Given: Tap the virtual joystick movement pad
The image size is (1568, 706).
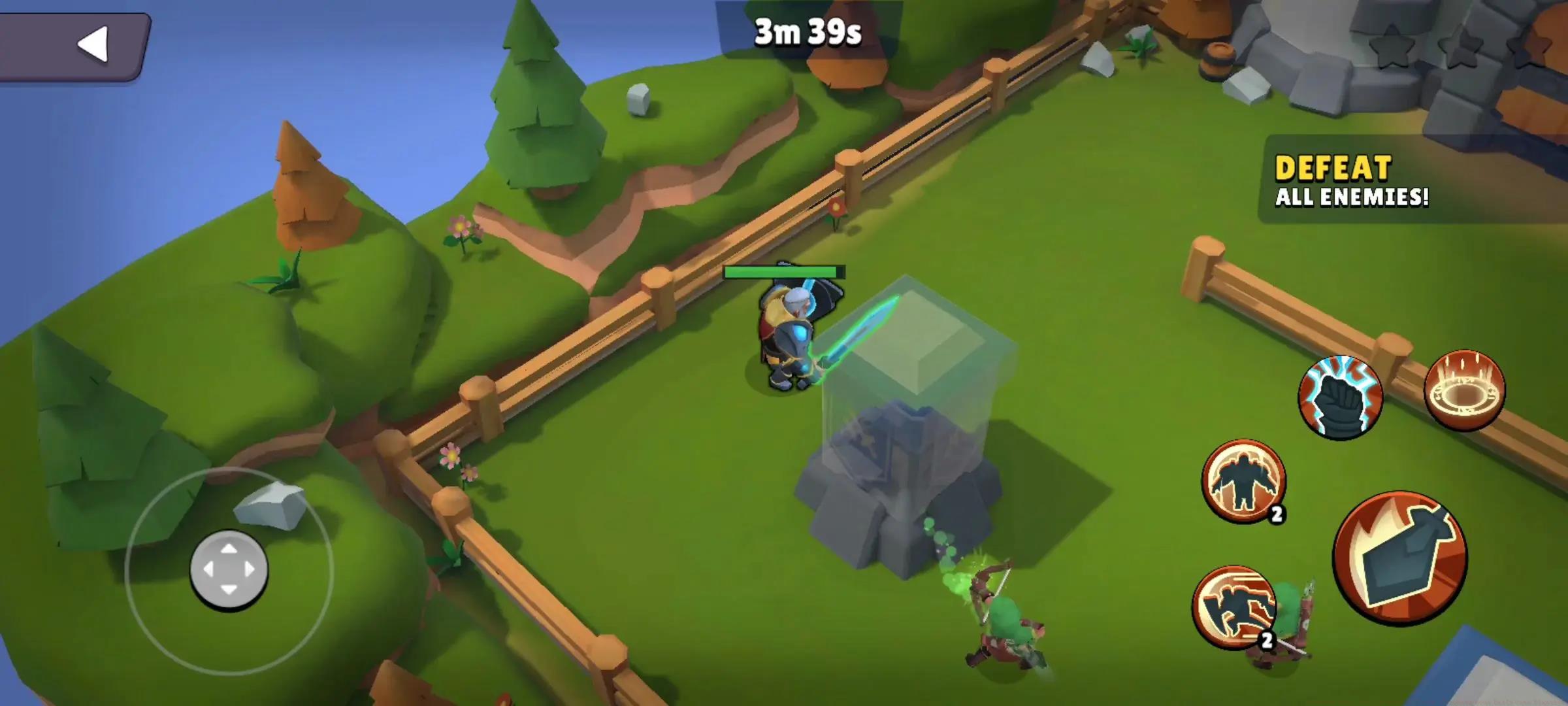Looking at the screenshot, I should tap(229, 570).
